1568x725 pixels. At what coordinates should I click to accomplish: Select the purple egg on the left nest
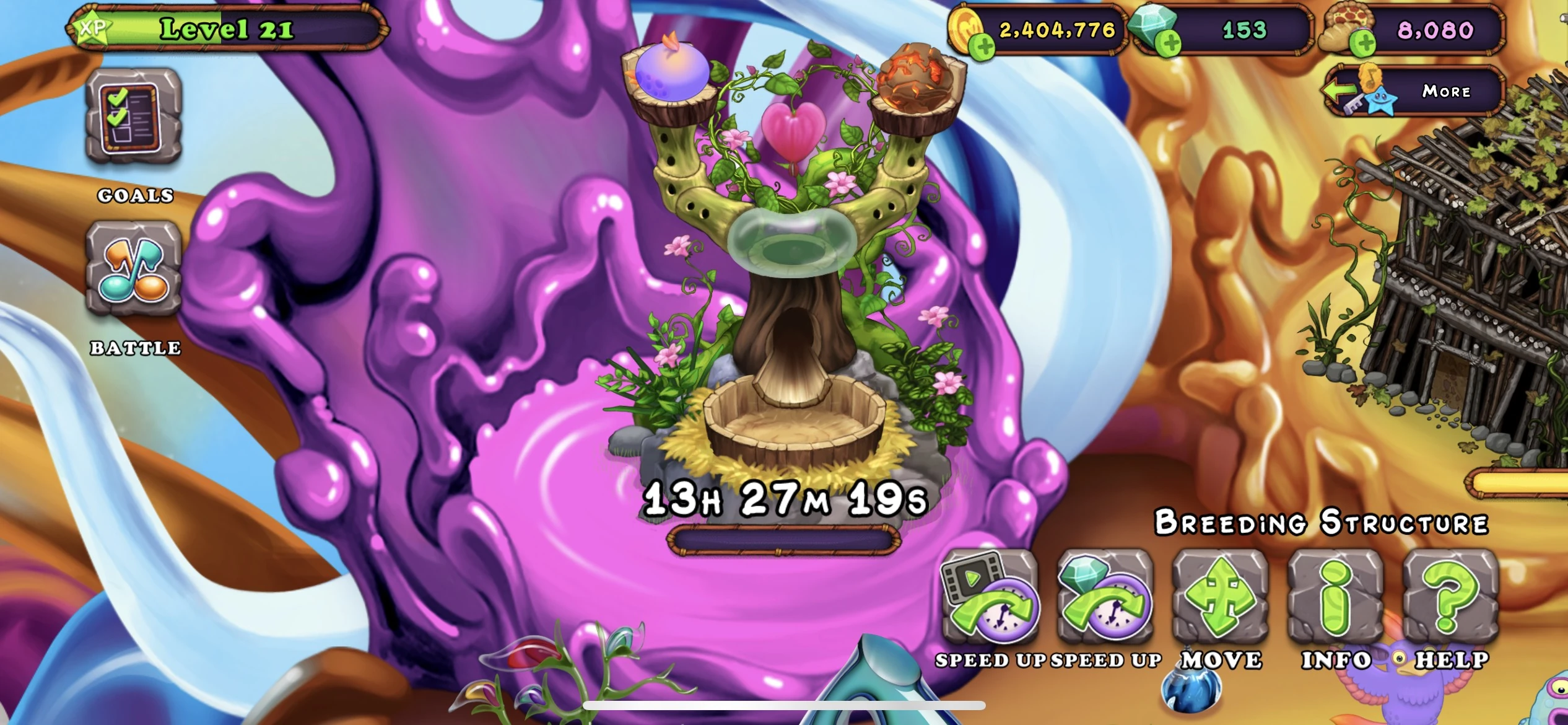(x=670, y=71)
